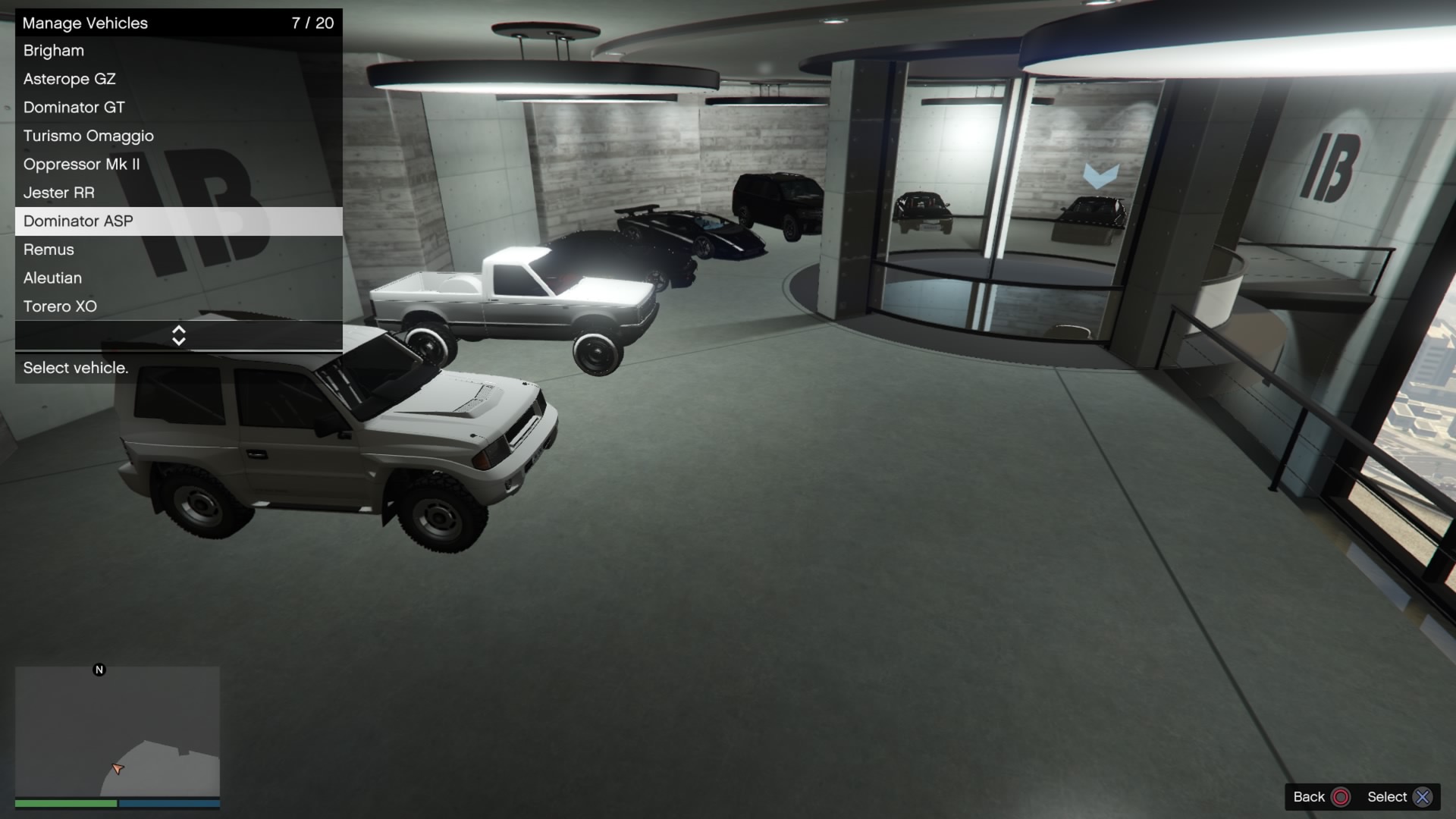The image size is (1456, 819).
Task: Pick the Dominator GT entry
Action: coord(178,108)
